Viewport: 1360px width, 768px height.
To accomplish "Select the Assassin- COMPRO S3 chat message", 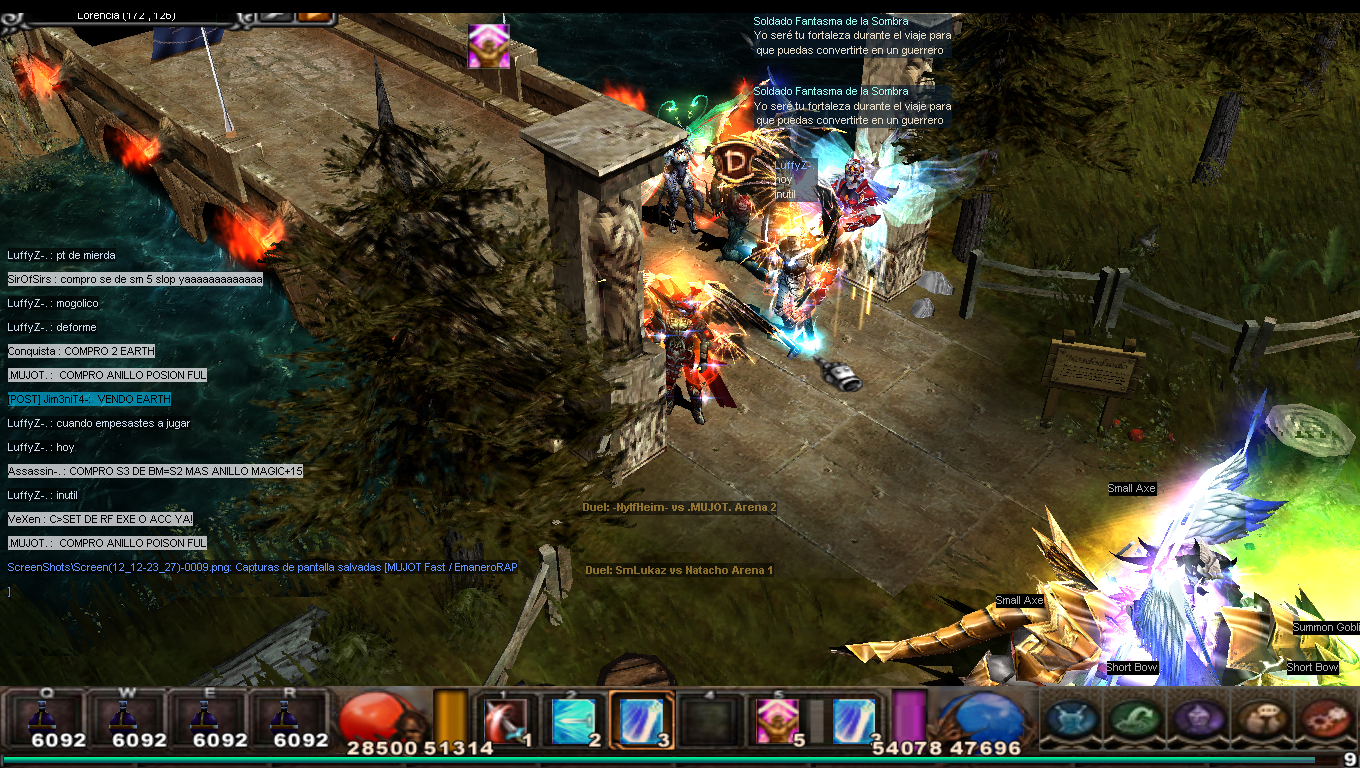I will 155,471.
